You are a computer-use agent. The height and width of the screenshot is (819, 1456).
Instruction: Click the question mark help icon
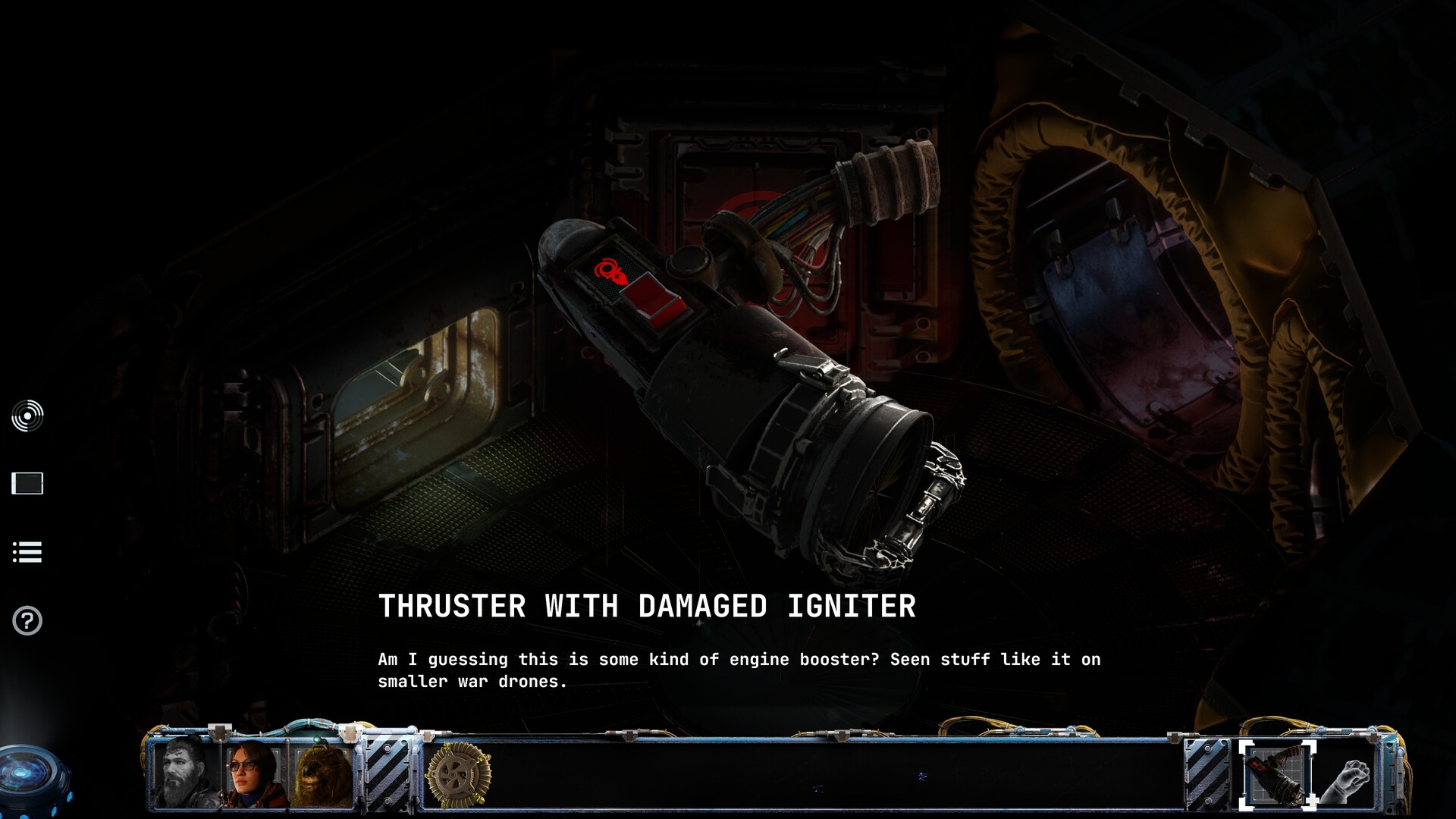point(27,621)
